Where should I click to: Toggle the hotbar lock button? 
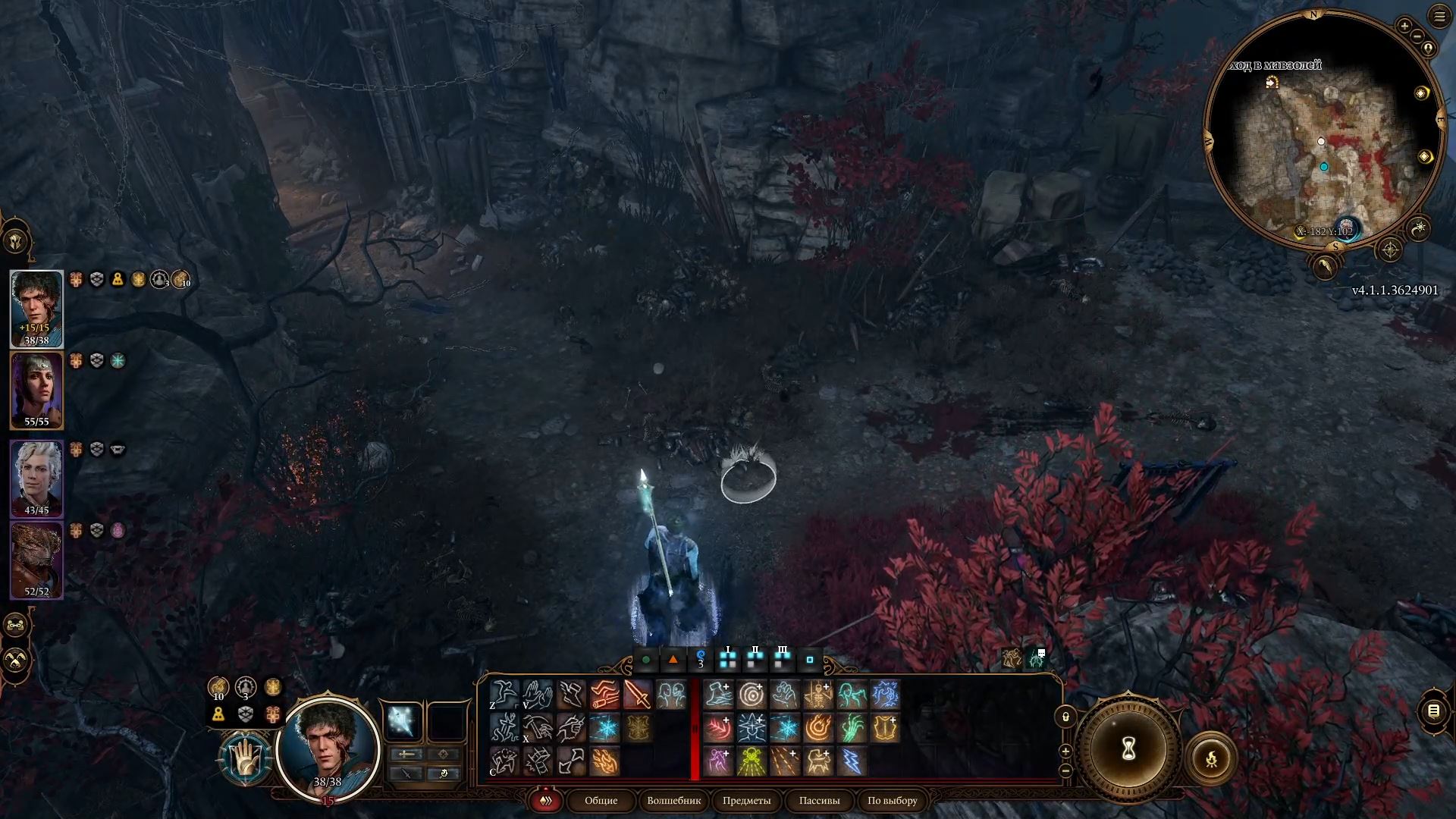point(1065,717)
